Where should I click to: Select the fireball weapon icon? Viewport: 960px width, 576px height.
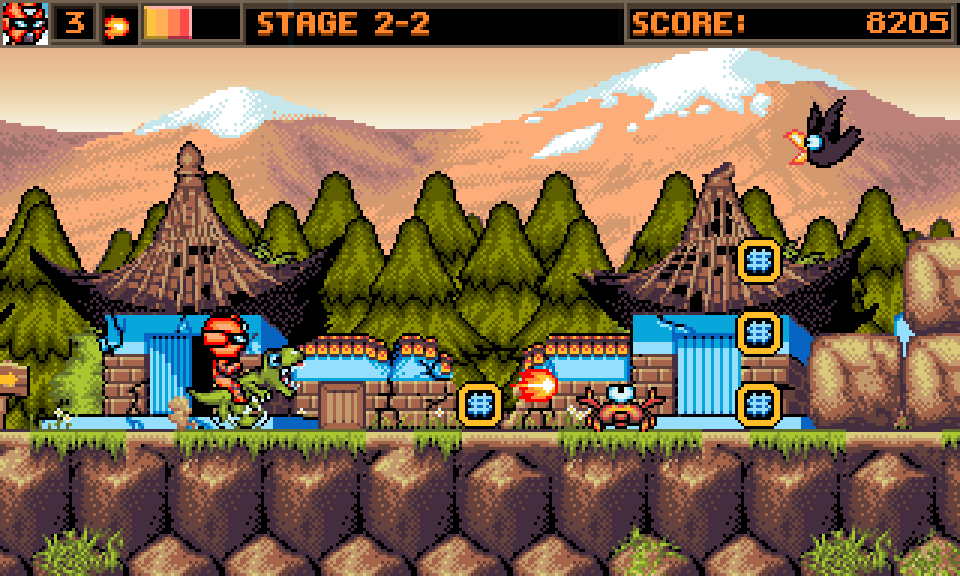[x=118, y=25]
